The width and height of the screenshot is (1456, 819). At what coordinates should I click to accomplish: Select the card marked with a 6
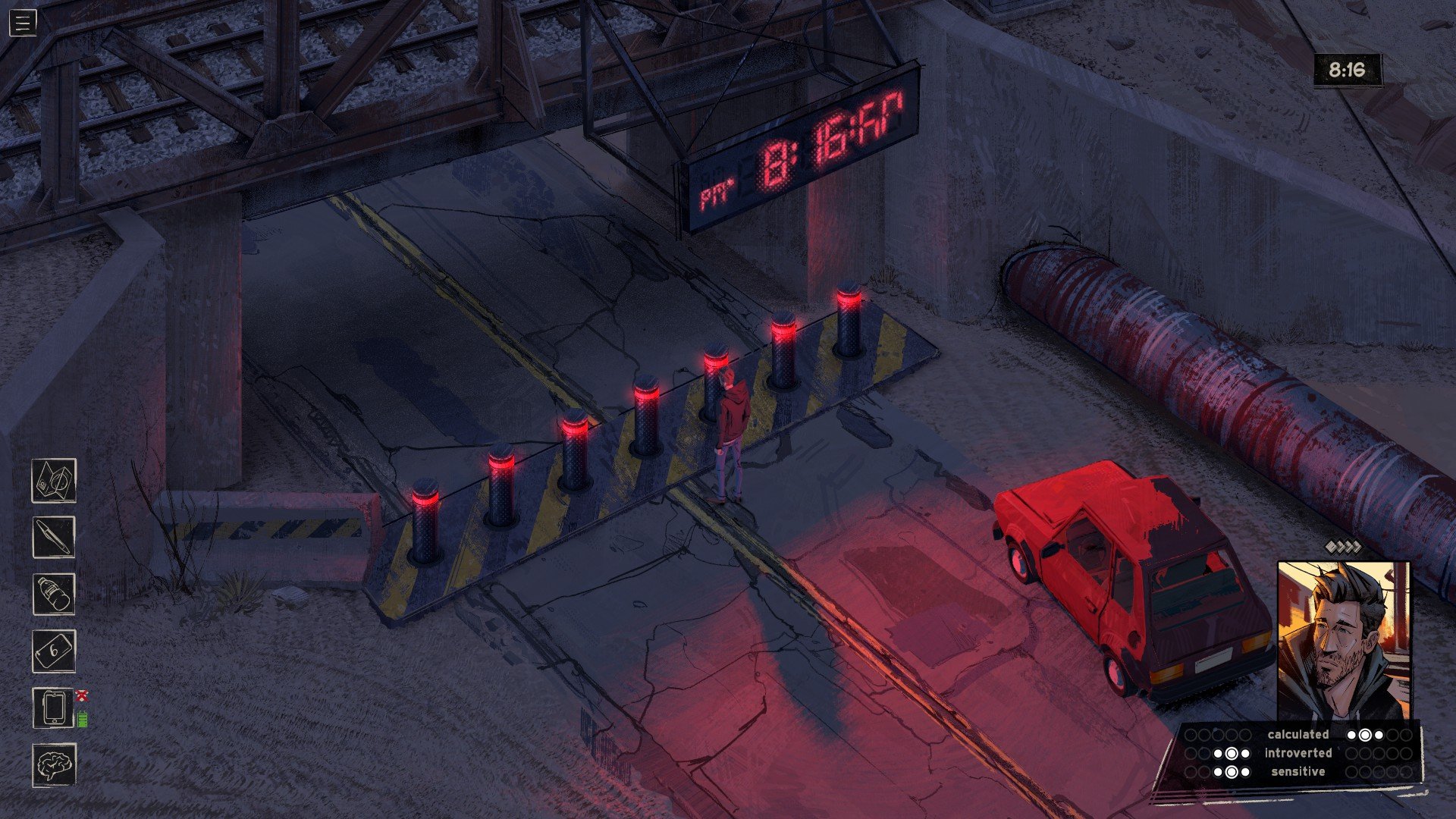coord(54,651)
